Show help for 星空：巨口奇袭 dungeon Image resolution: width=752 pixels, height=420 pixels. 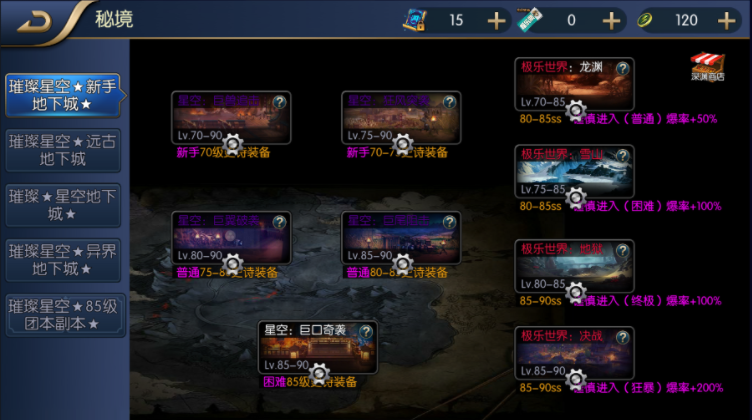366,330
